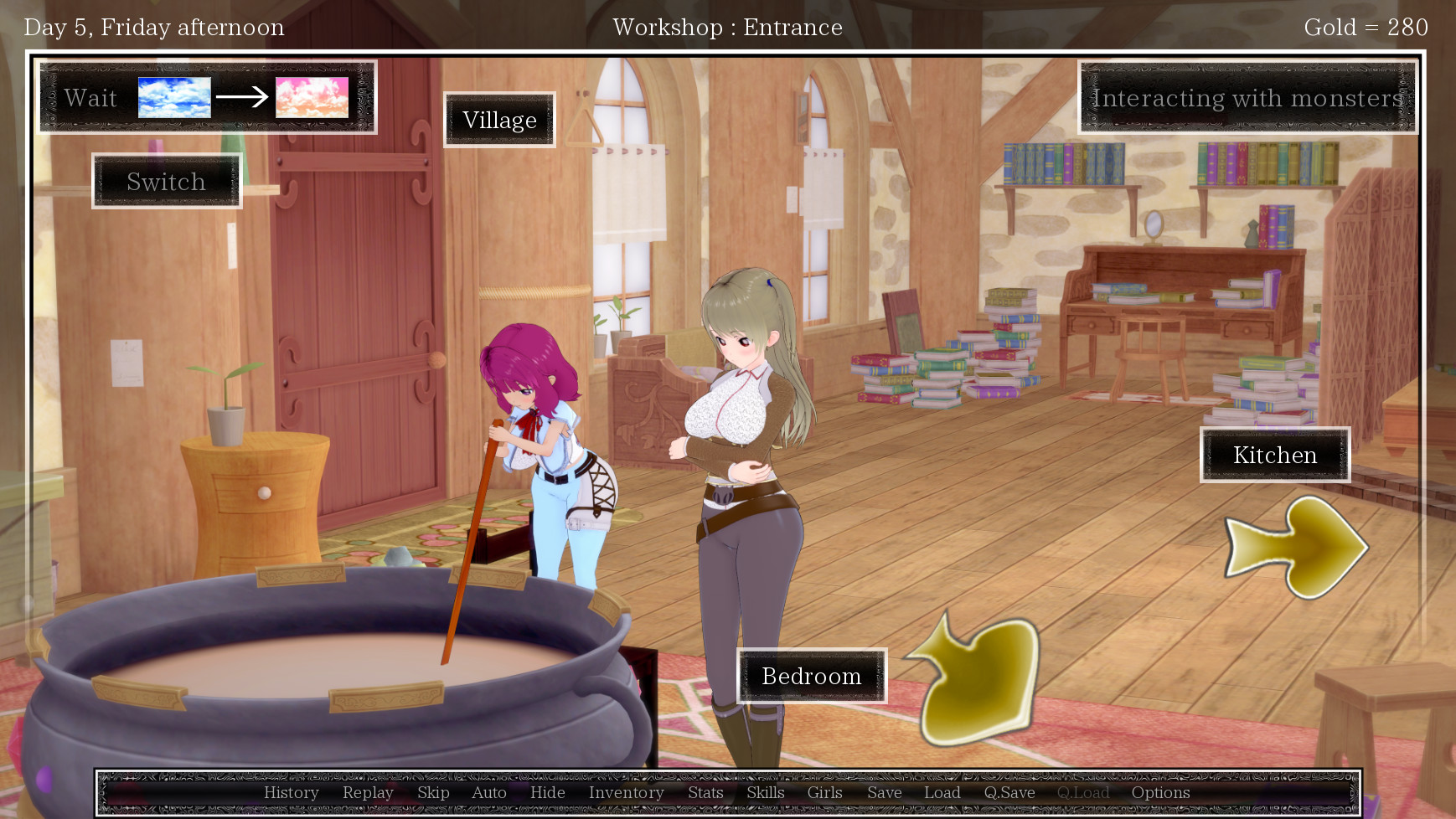The height and width of the screenshot is (819, 1456).
Task: Open the Girls menu
Action: point(824,792)
